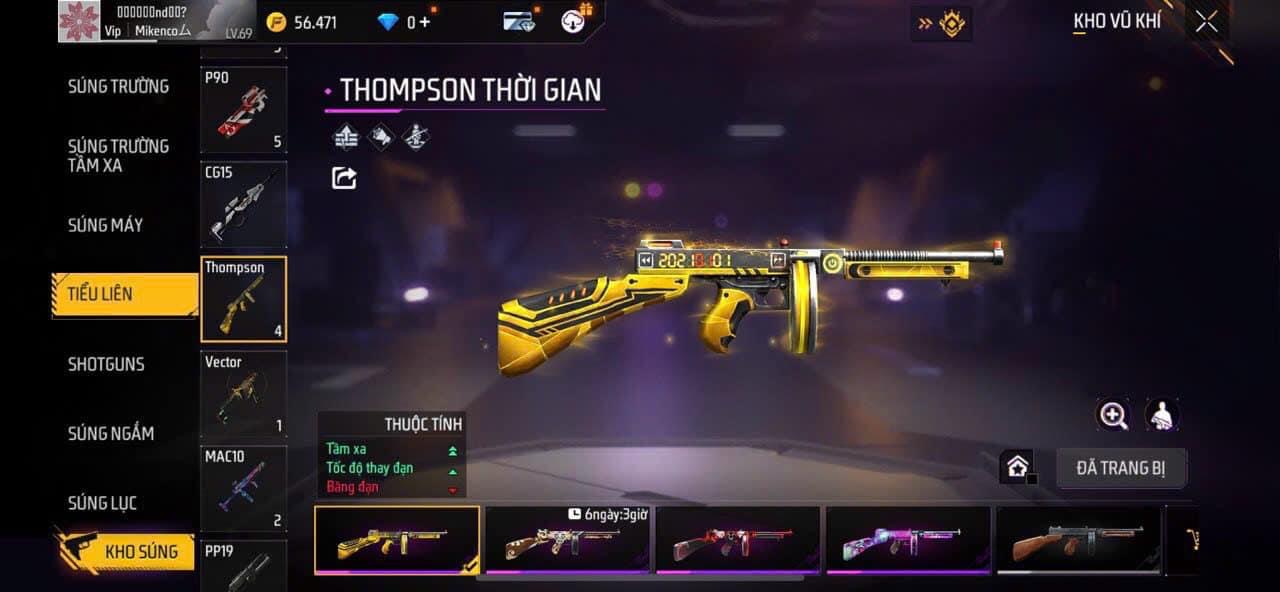Pick the CG15 weapon tile

click(x=243, y=205)
